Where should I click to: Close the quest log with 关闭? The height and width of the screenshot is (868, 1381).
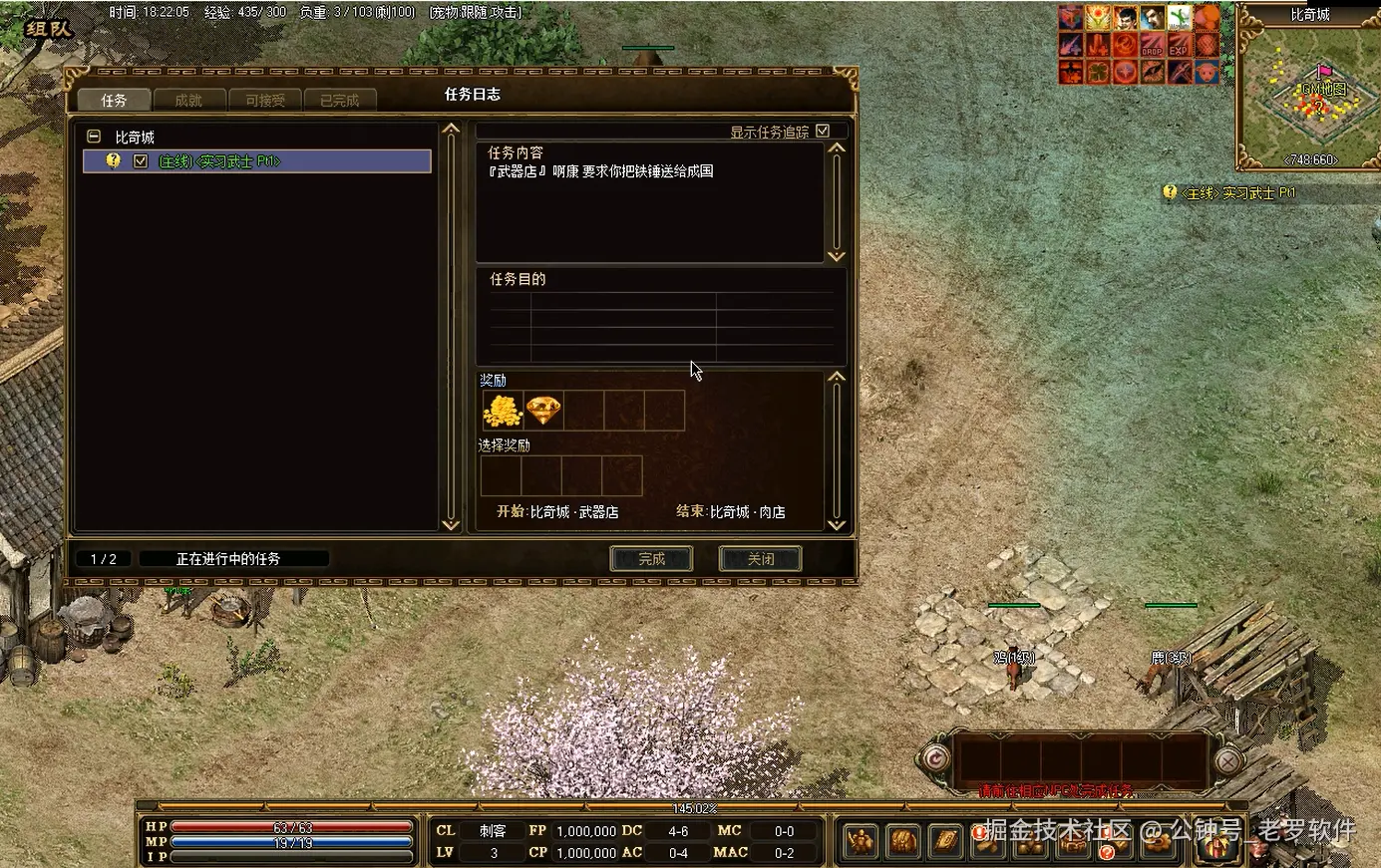[761, 559]
